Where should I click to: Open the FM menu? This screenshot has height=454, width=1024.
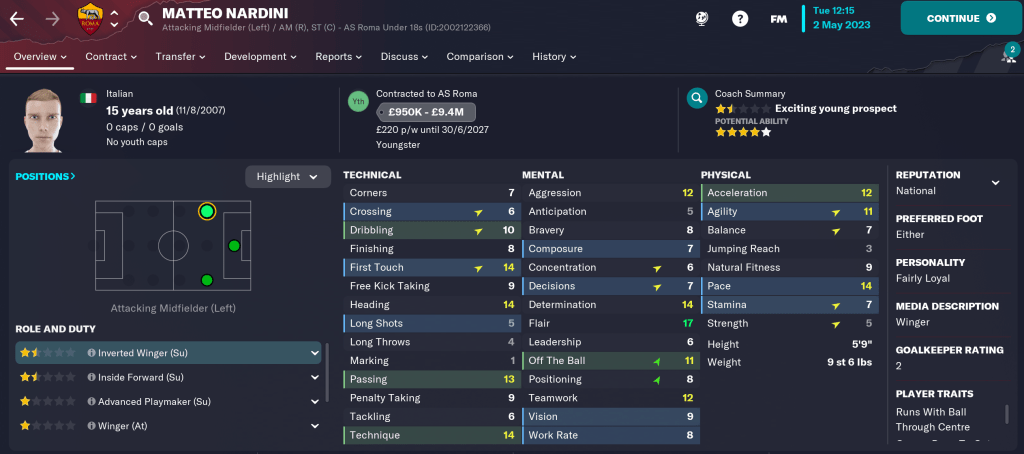pos(778,19)
